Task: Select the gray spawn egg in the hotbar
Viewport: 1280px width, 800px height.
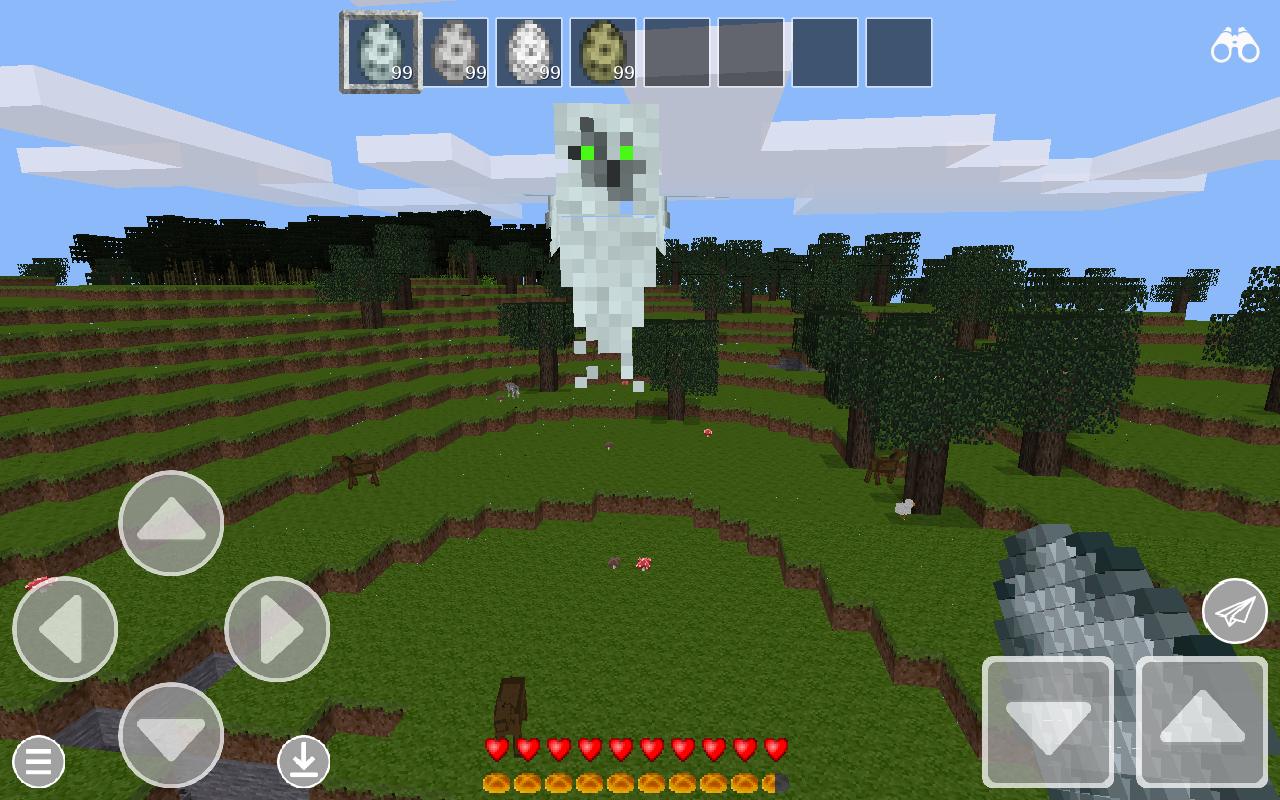Action: click(x=455, y=52)
